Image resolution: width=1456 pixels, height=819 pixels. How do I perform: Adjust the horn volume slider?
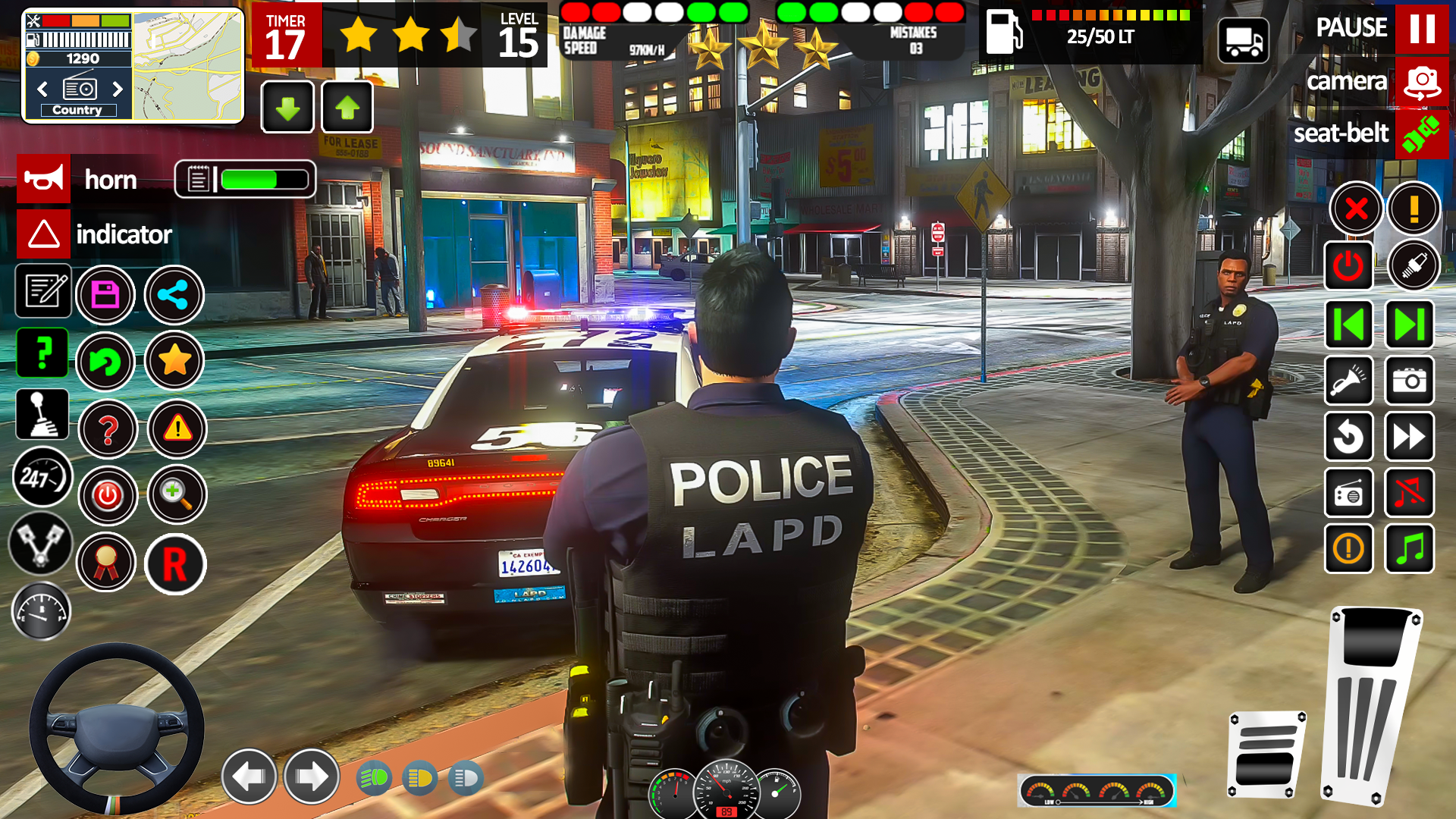click(x=258, y=179)
